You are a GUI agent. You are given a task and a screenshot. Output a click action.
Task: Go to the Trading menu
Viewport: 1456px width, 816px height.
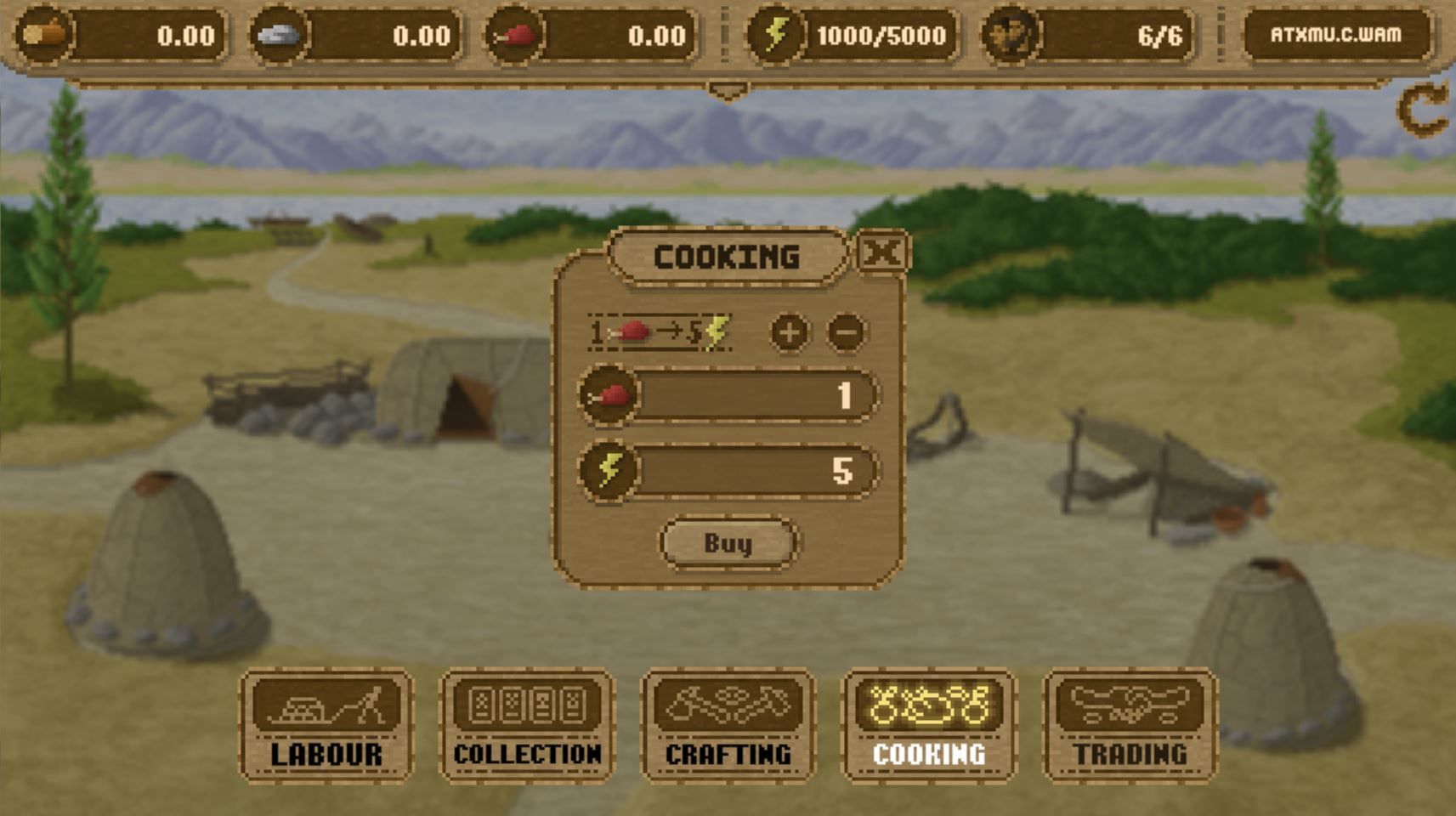pyautogui.click(x=1130, y=724)
